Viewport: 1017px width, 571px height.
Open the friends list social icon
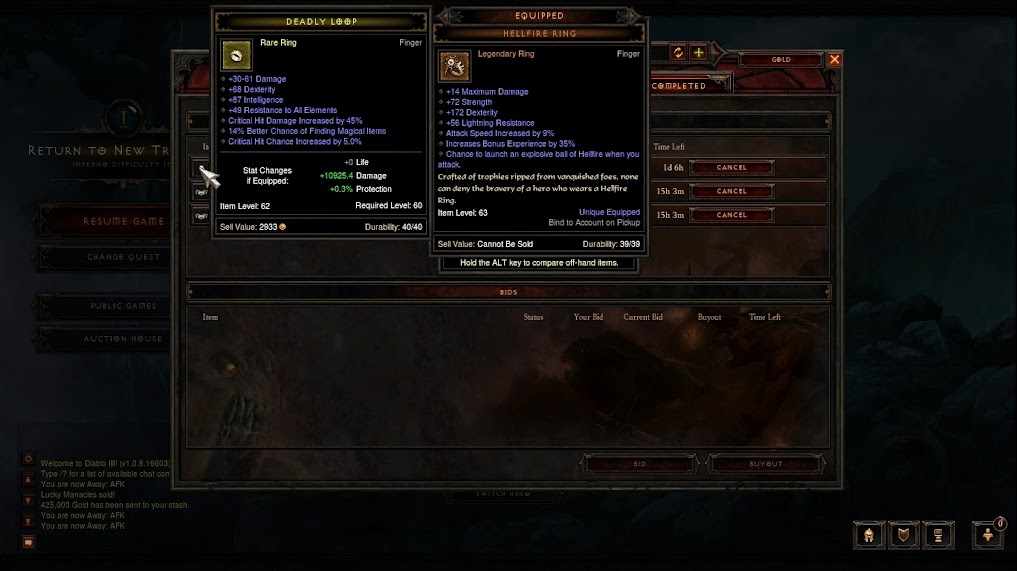coord(987,535)
